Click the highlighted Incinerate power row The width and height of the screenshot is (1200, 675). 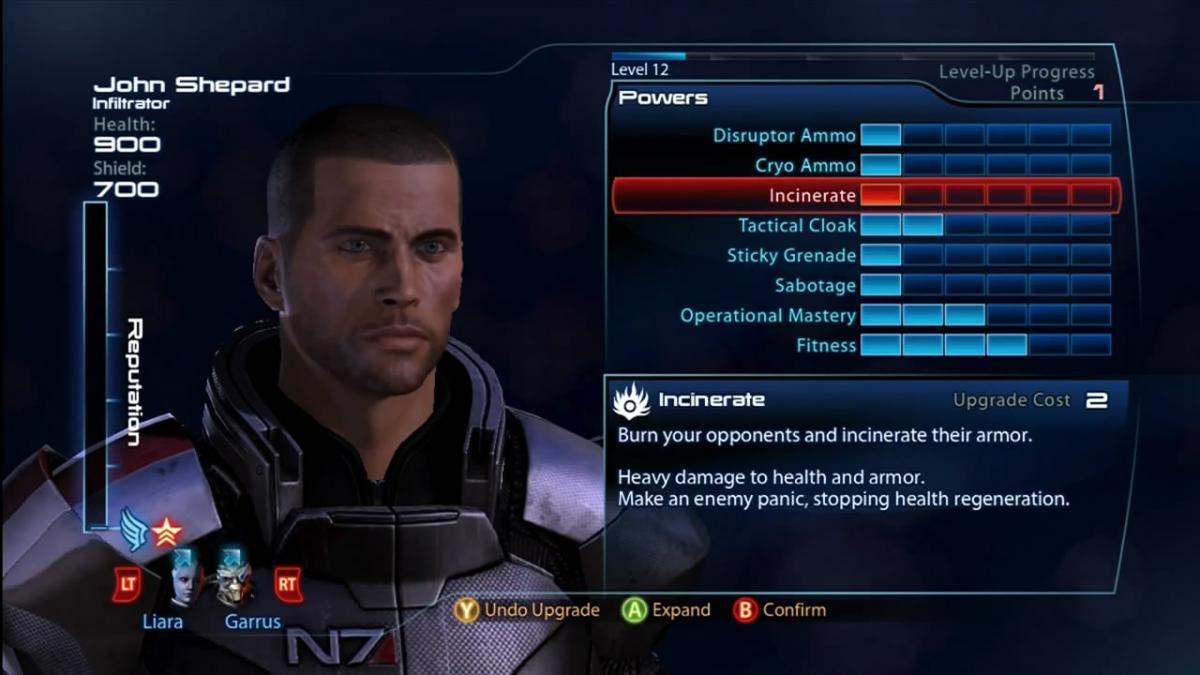pyautogui.click(x=865, y=195)
